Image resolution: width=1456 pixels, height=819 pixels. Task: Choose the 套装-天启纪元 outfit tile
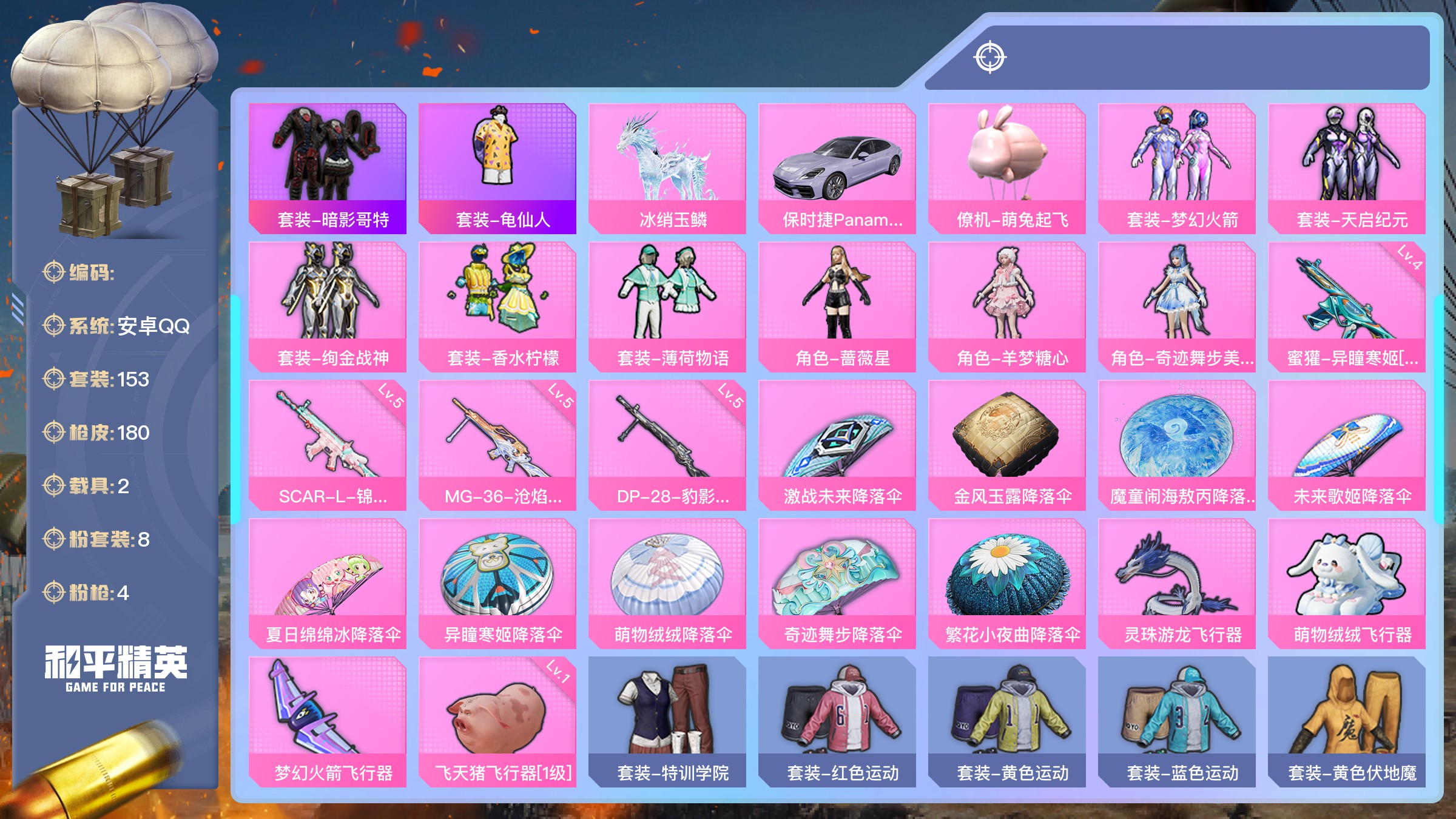click(x=1347, y=168)
